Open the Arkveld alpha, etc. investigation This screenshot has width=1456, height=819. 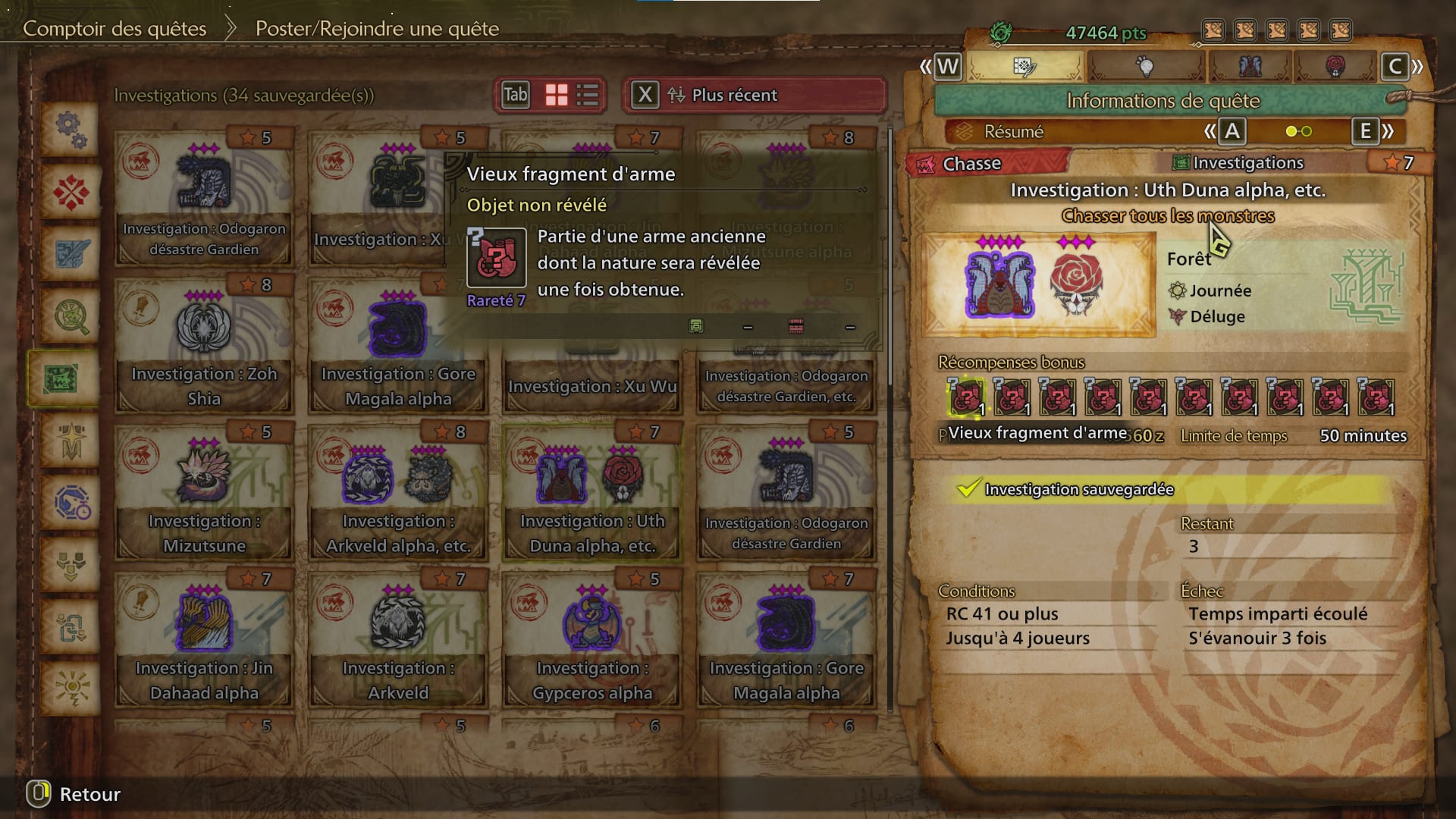[397, 493]
